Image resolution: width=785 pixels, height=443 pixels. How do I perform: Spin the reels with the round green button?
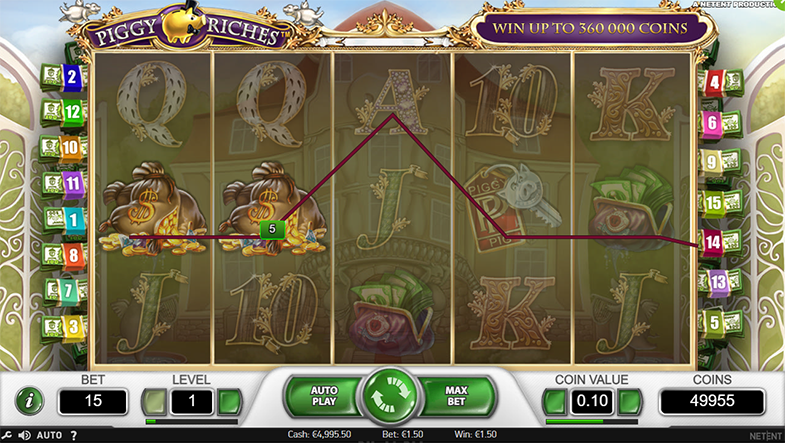390,399
